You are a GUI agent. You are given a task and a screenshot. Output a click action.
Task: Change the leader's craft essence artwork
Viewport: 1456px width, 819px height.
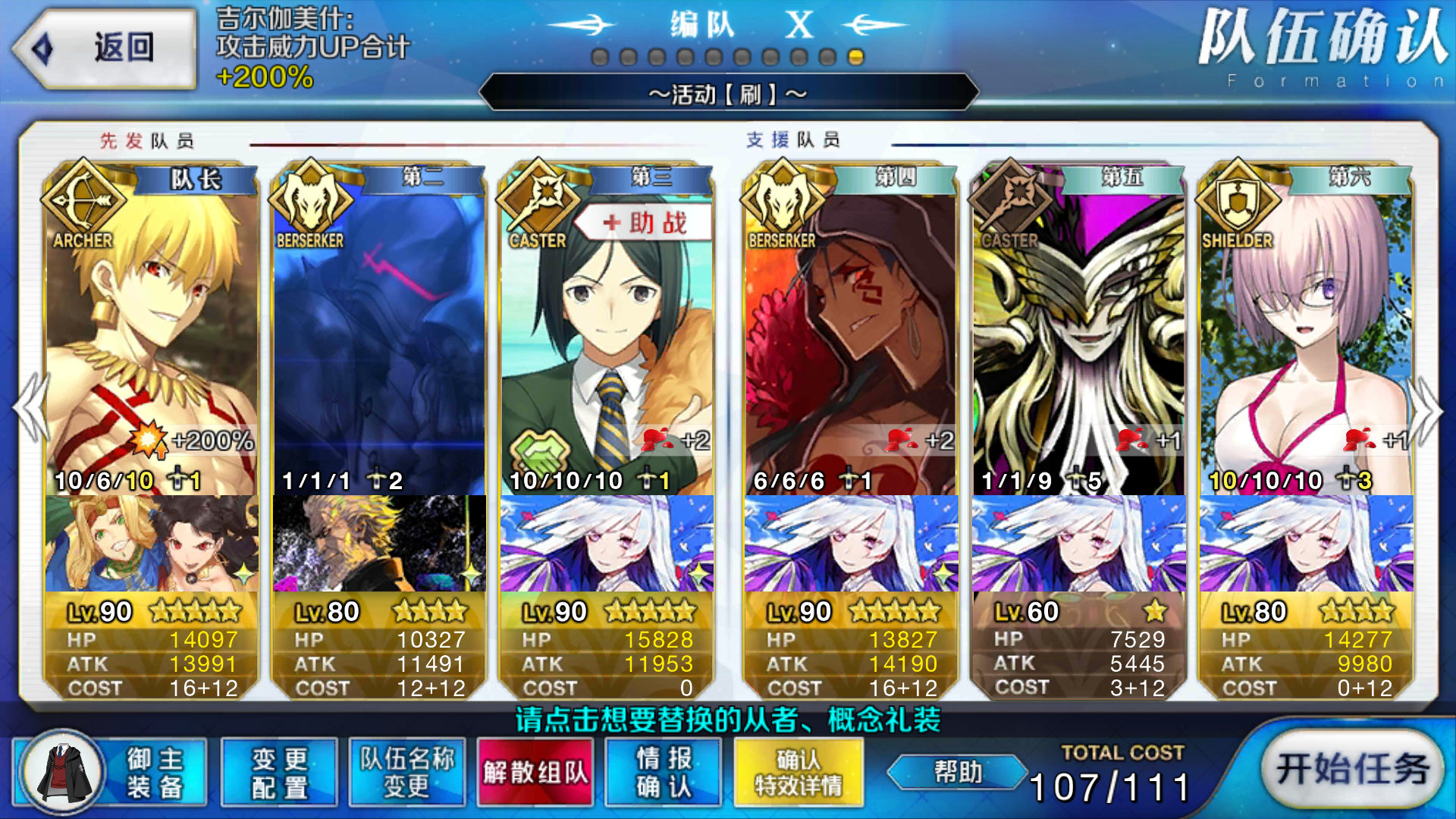(x=152, y=544)
